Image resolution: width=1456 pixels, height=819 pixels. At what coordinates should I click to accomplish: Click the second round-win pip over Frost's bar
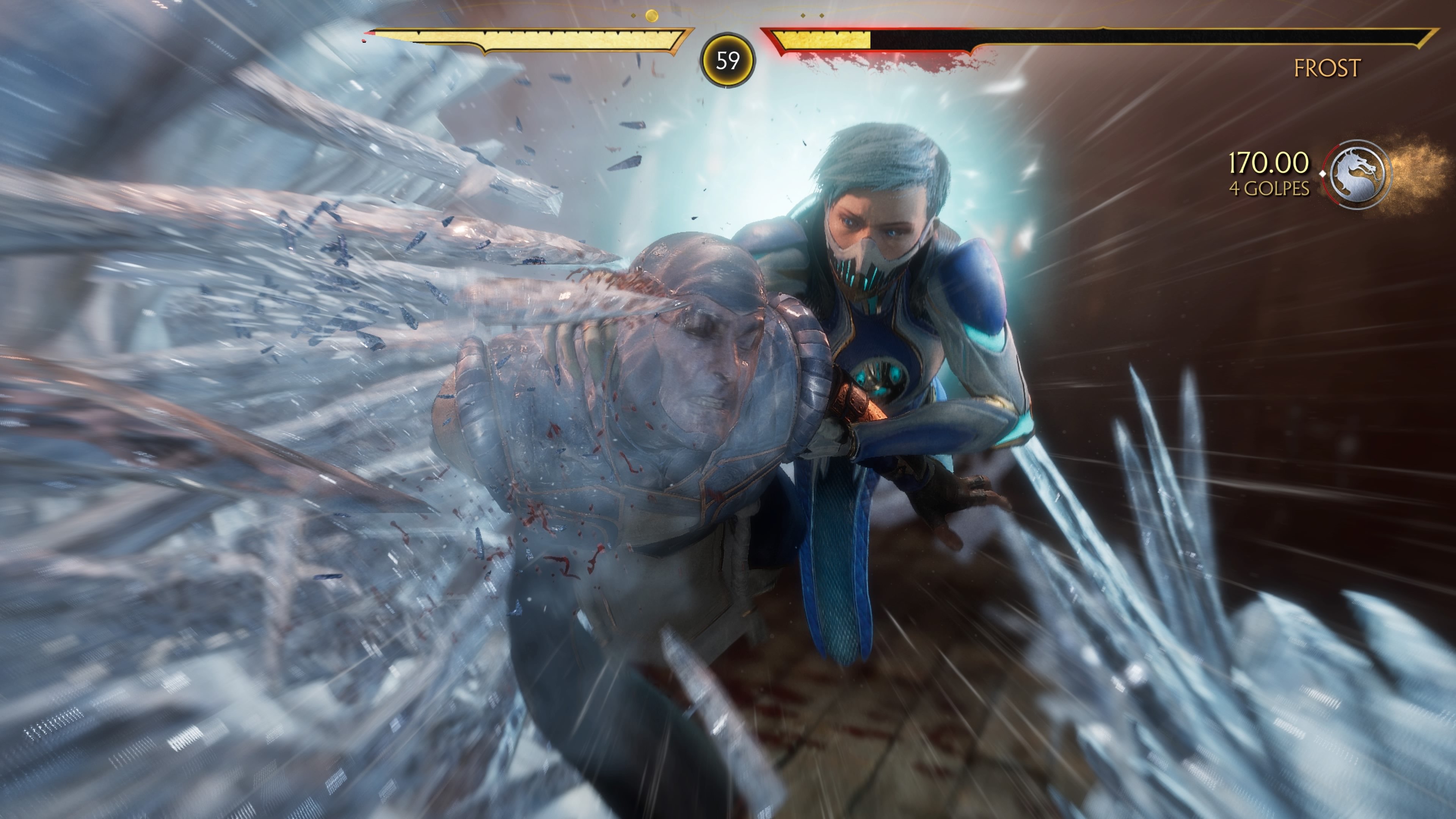pos(821,15)
